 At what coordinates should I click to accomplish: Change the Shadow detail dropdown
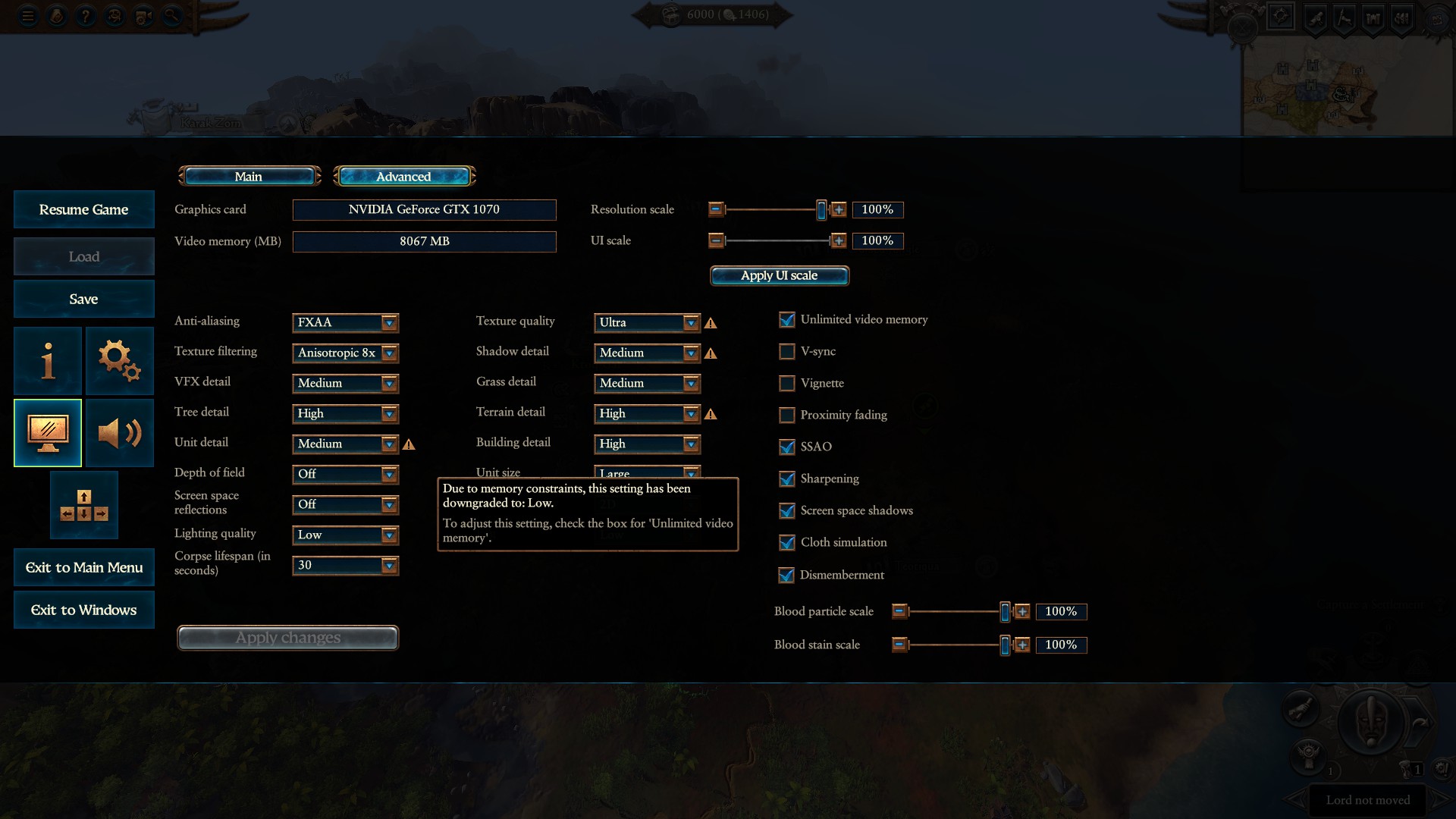(647, 353)
